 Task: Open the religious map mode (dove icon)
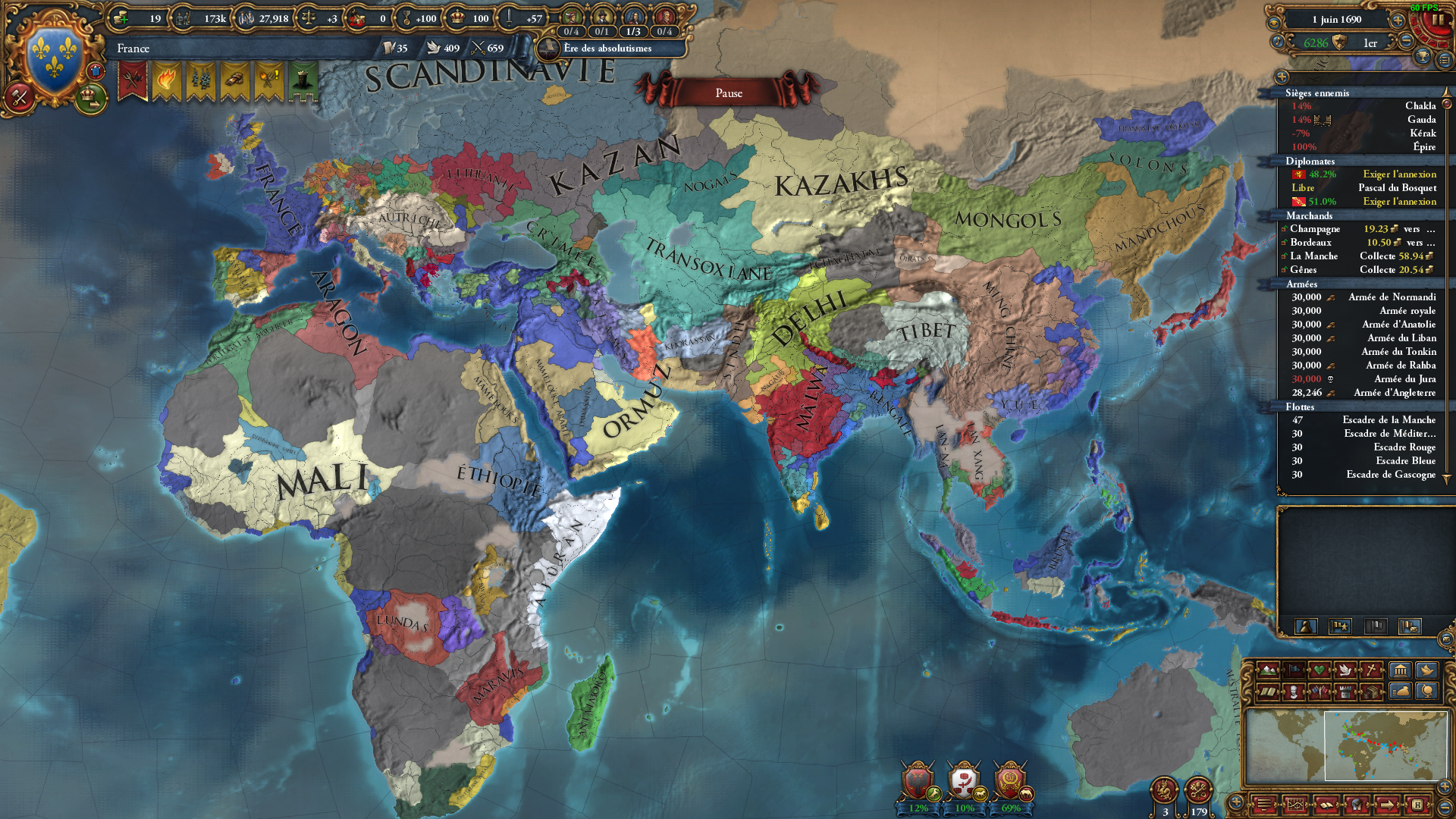point(1346,670)
